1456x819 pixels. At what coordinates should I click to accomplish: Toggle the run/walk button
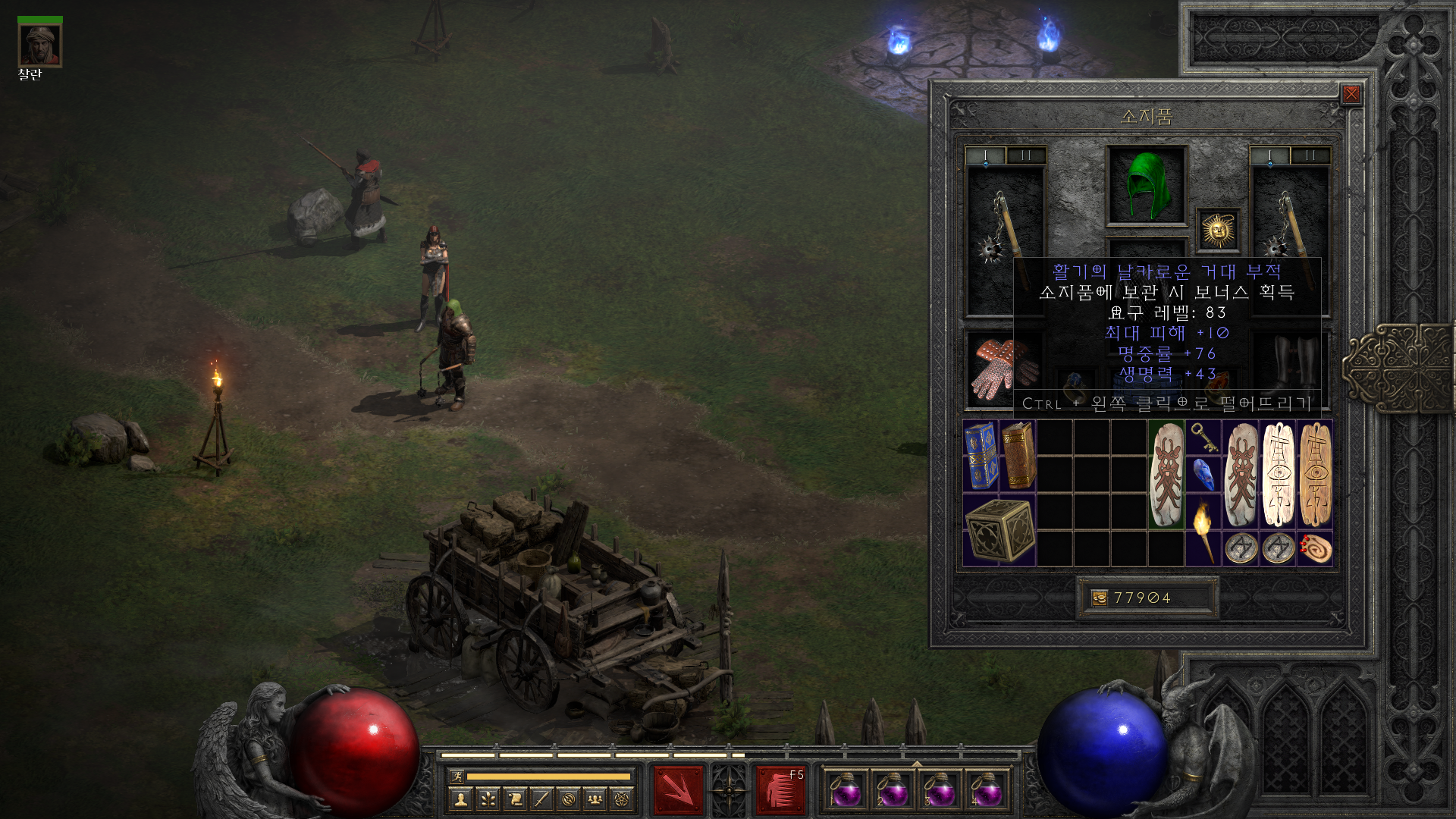[457, 776]
